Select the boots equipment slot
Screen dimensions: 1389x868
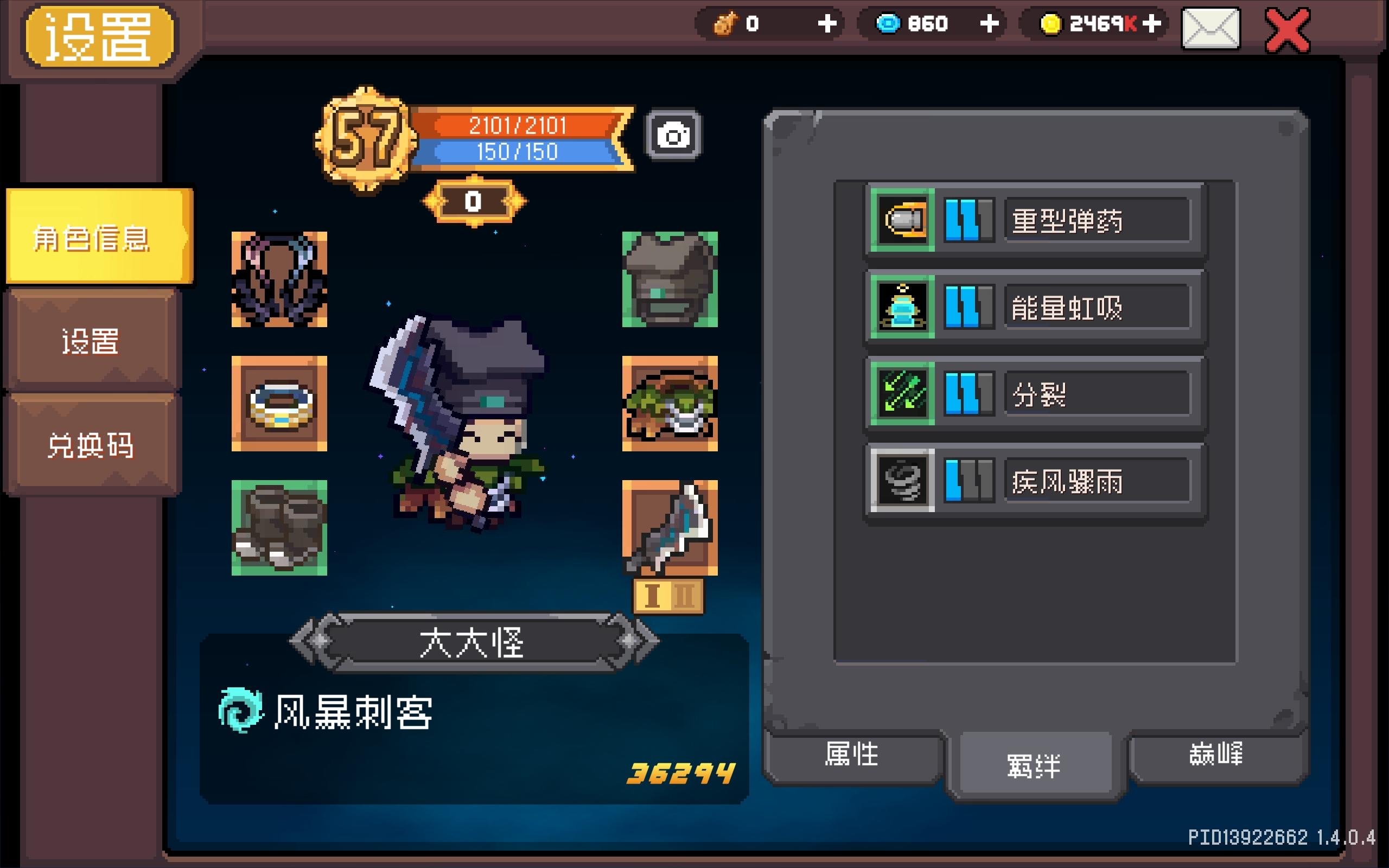[x=279, y=525]
